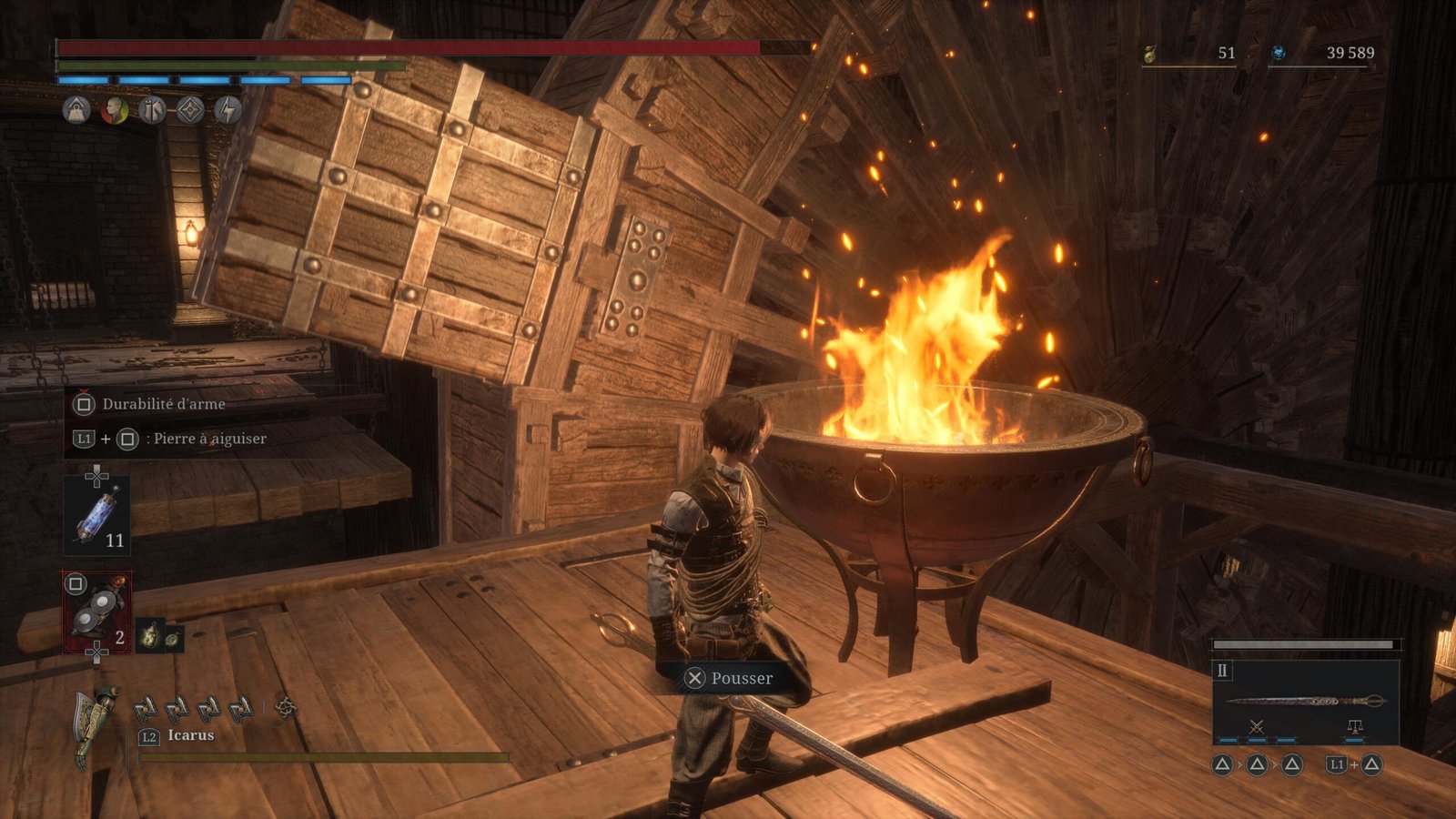This screenshot has height=819, width=1456.
Task: Click the gold pouch currency icon
Action: [x=1150, y=55]
